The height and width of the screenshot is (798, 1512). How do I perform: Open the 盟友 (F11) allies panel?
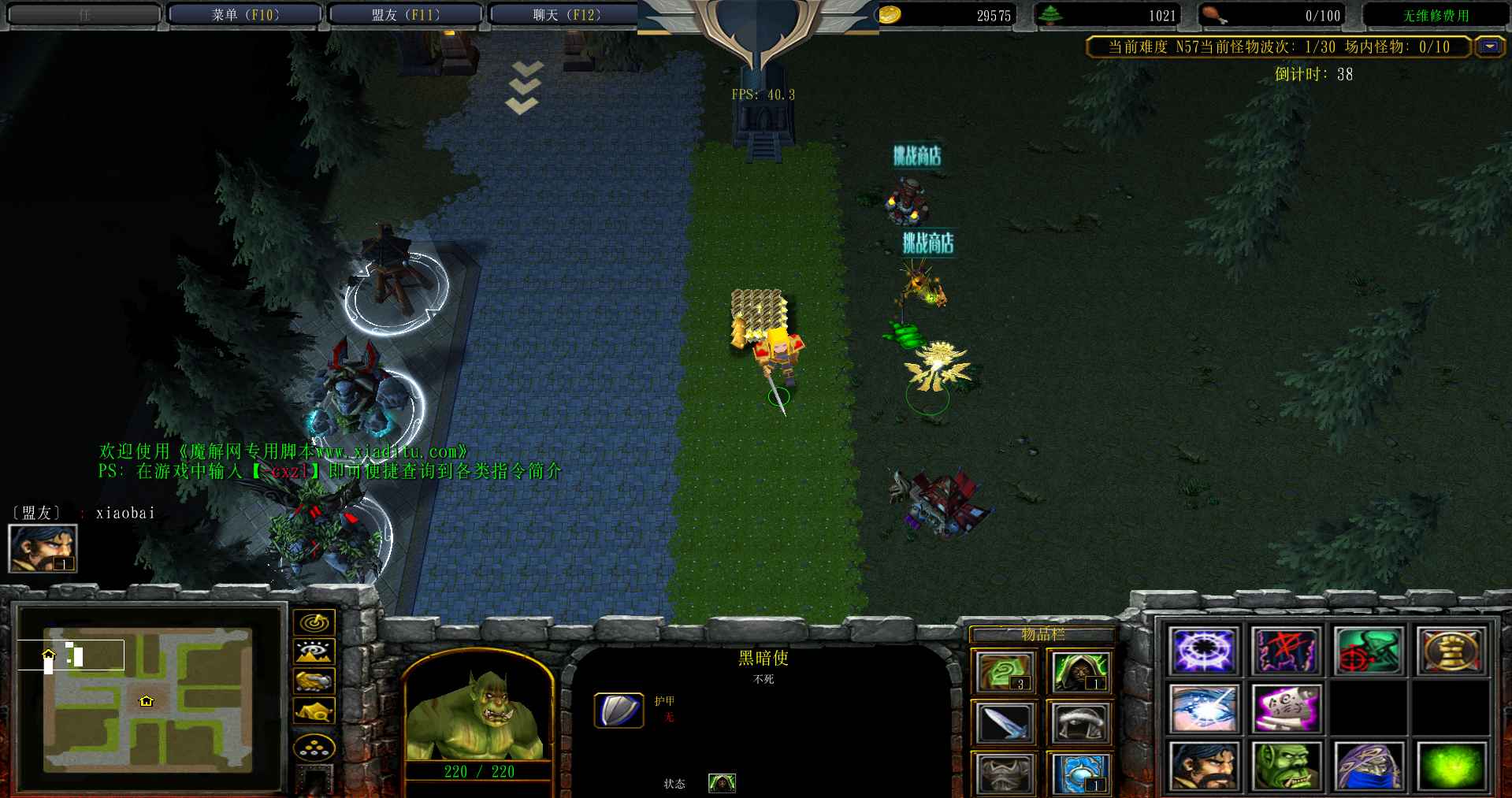click(405, 15)
